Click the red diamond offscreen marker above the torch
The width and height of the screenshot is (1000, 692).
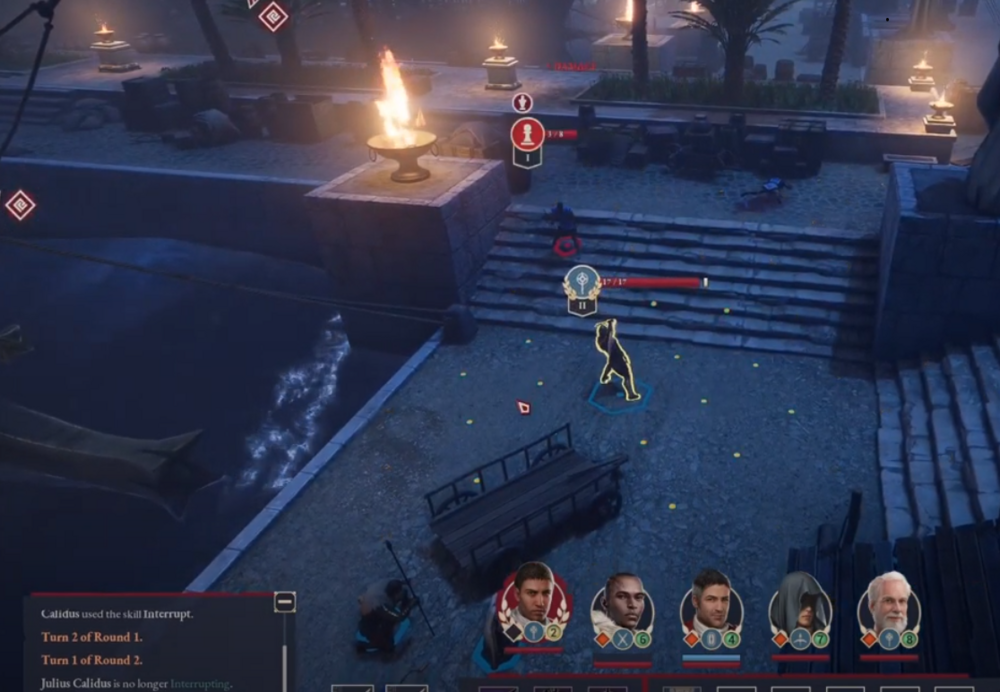273,15
